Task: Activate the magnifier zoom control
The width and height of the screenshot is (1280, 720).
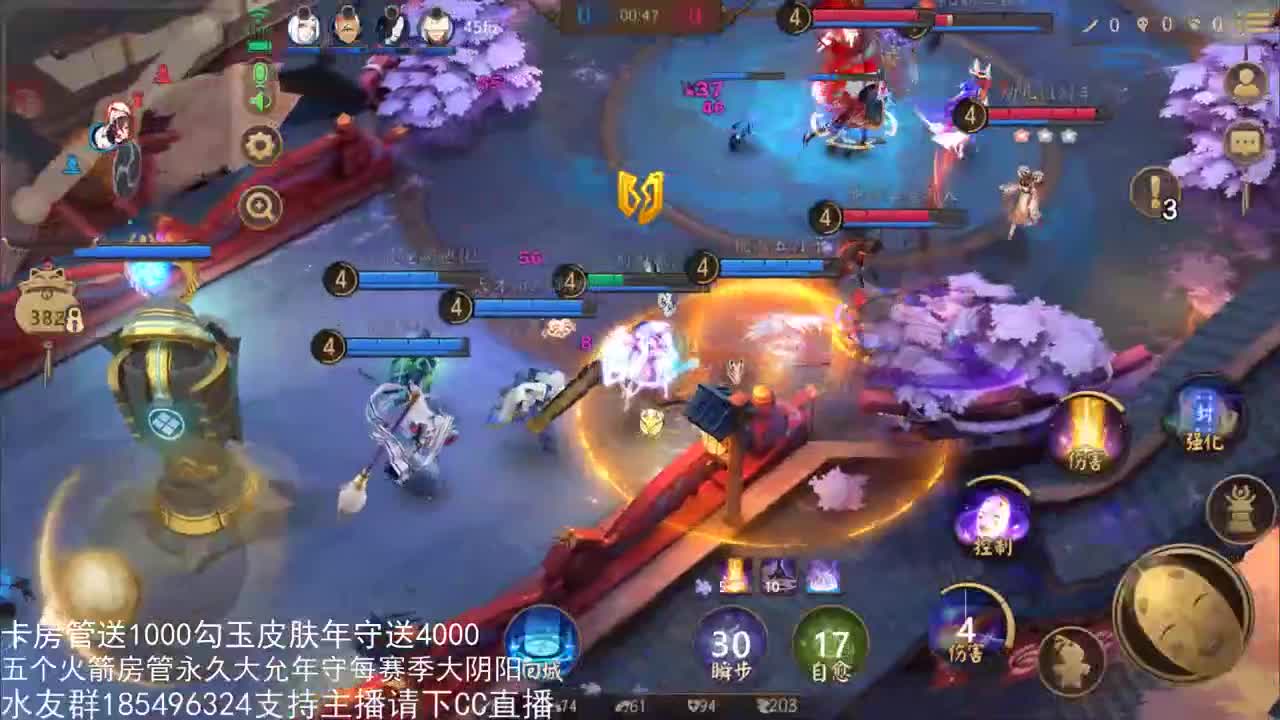Action: click(260, 205)
